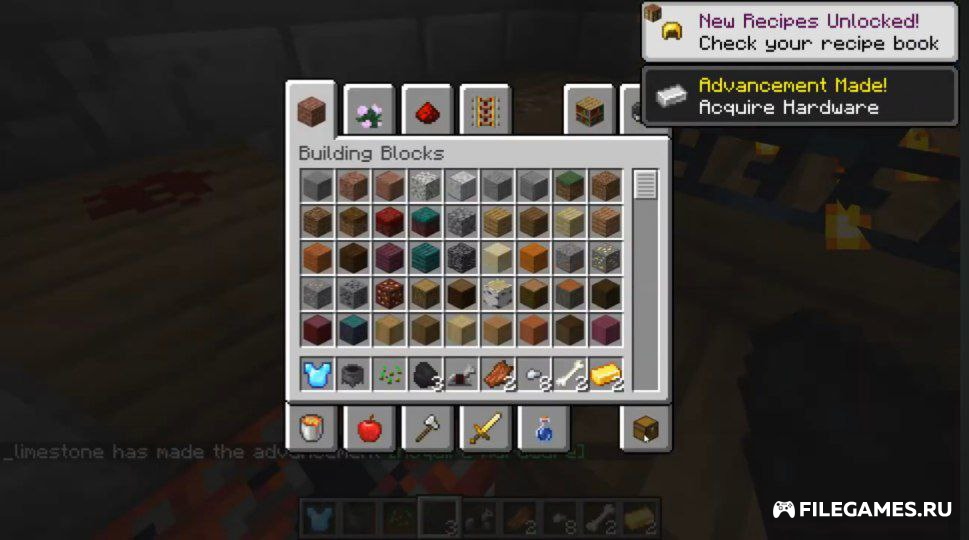
Task: Switch to the lava bucket Miscellaneous tab
Action: [x=311, y=429]
